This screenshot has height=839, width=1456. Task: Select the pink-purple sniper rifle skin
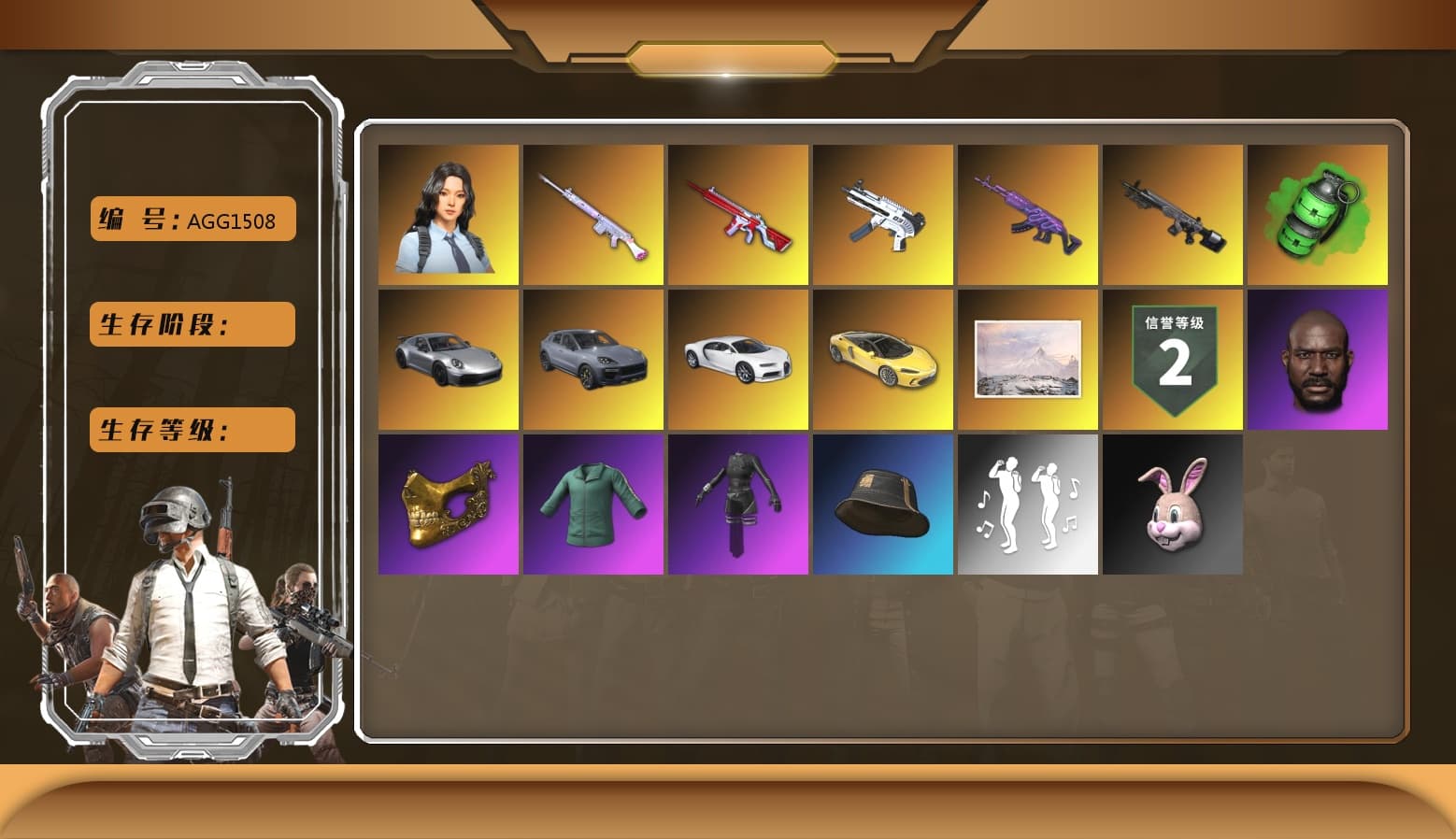click(592, 215)
